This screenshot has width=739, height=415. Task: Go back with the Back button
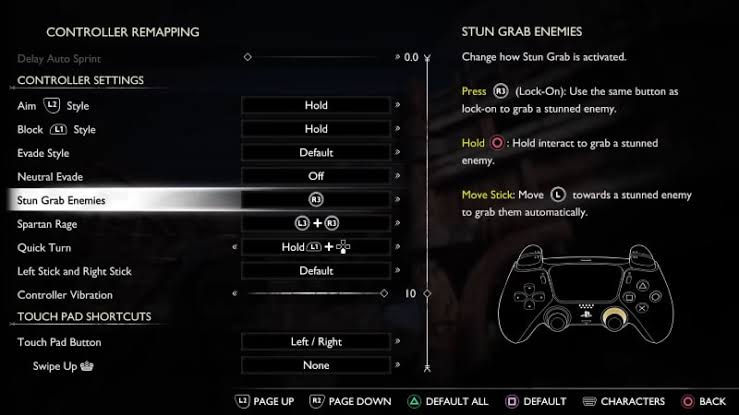pos(703,401)
